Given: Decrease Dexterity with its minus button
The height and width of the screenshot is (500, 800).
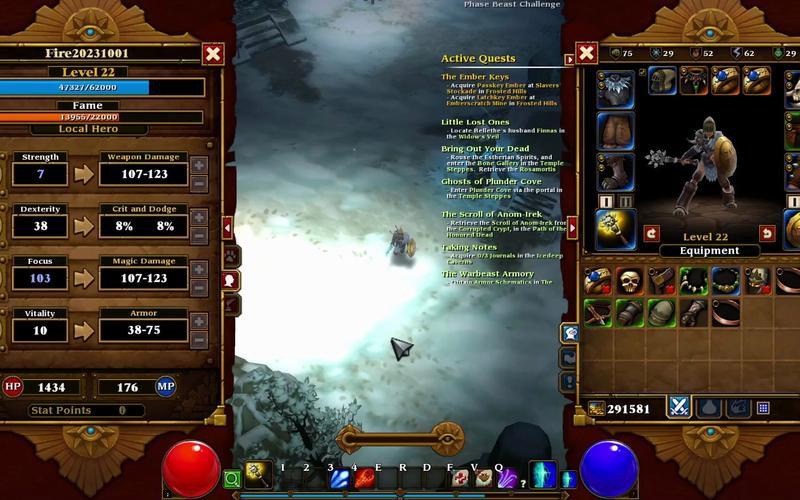Looking at the screenshot, I should click(x=199, y=236).
